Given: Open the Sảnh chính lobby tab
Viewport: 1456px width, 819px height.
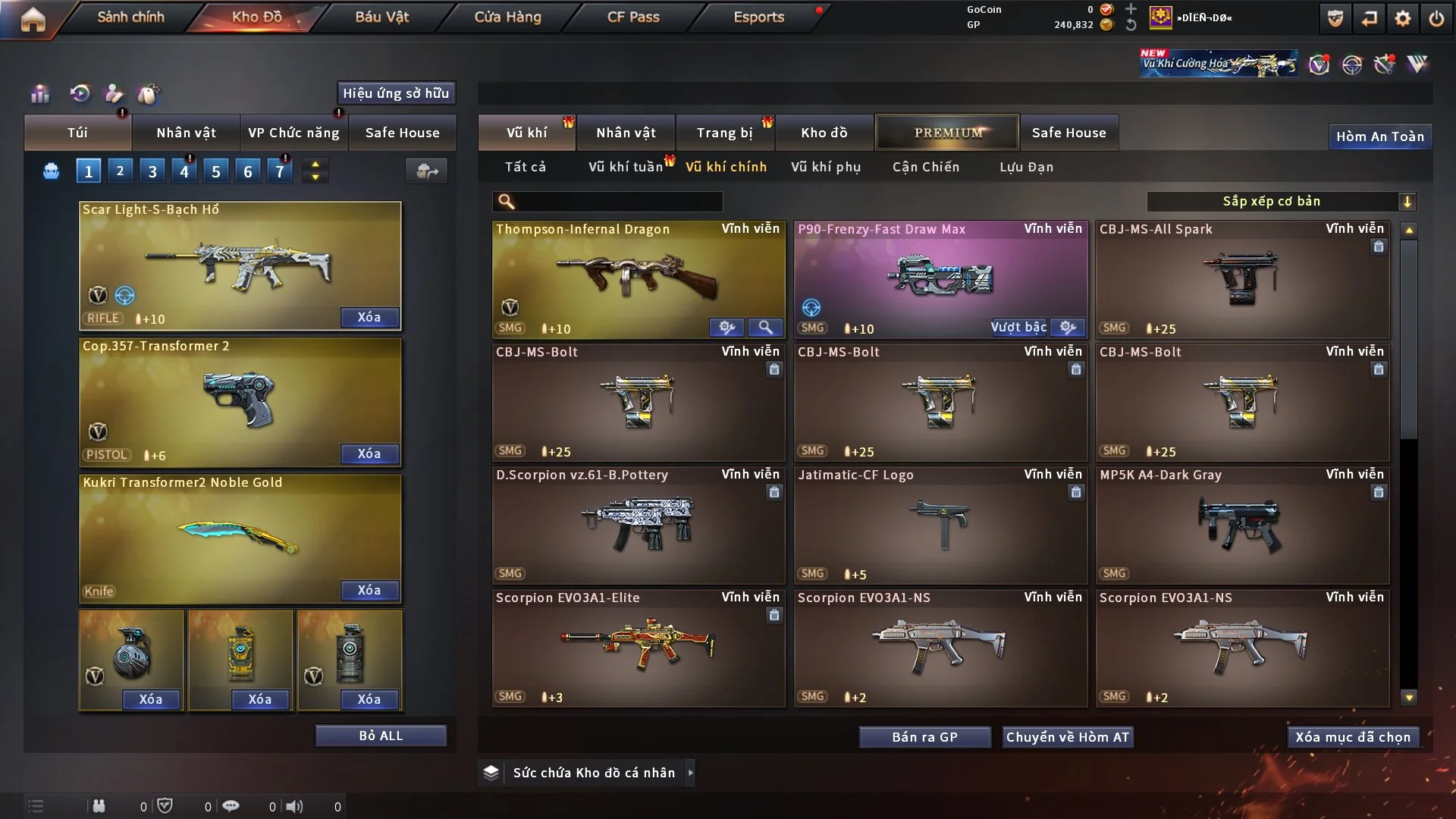Looking at the screenshot, I should pyautogui.click(x=130, y=17).
